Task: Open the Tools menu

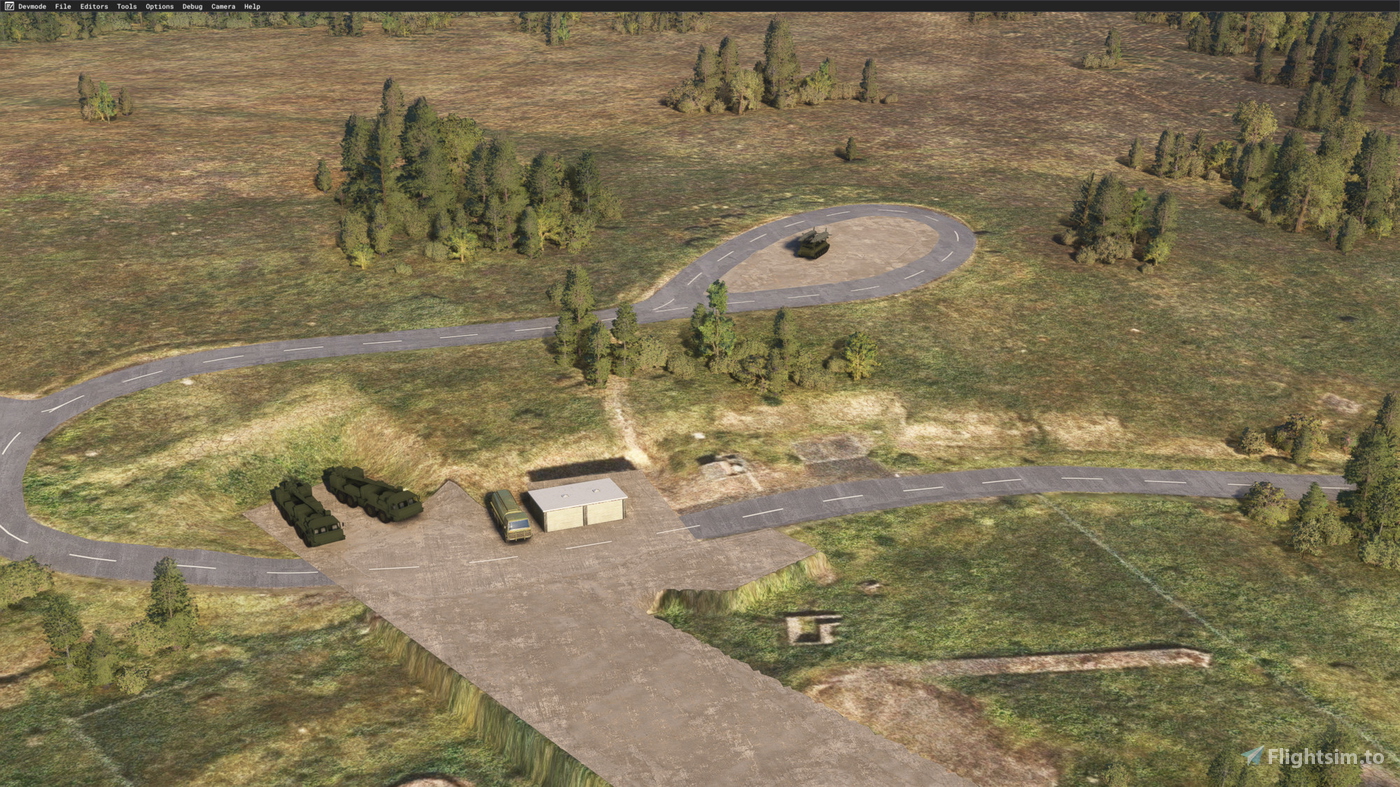Action: [126, 5]
